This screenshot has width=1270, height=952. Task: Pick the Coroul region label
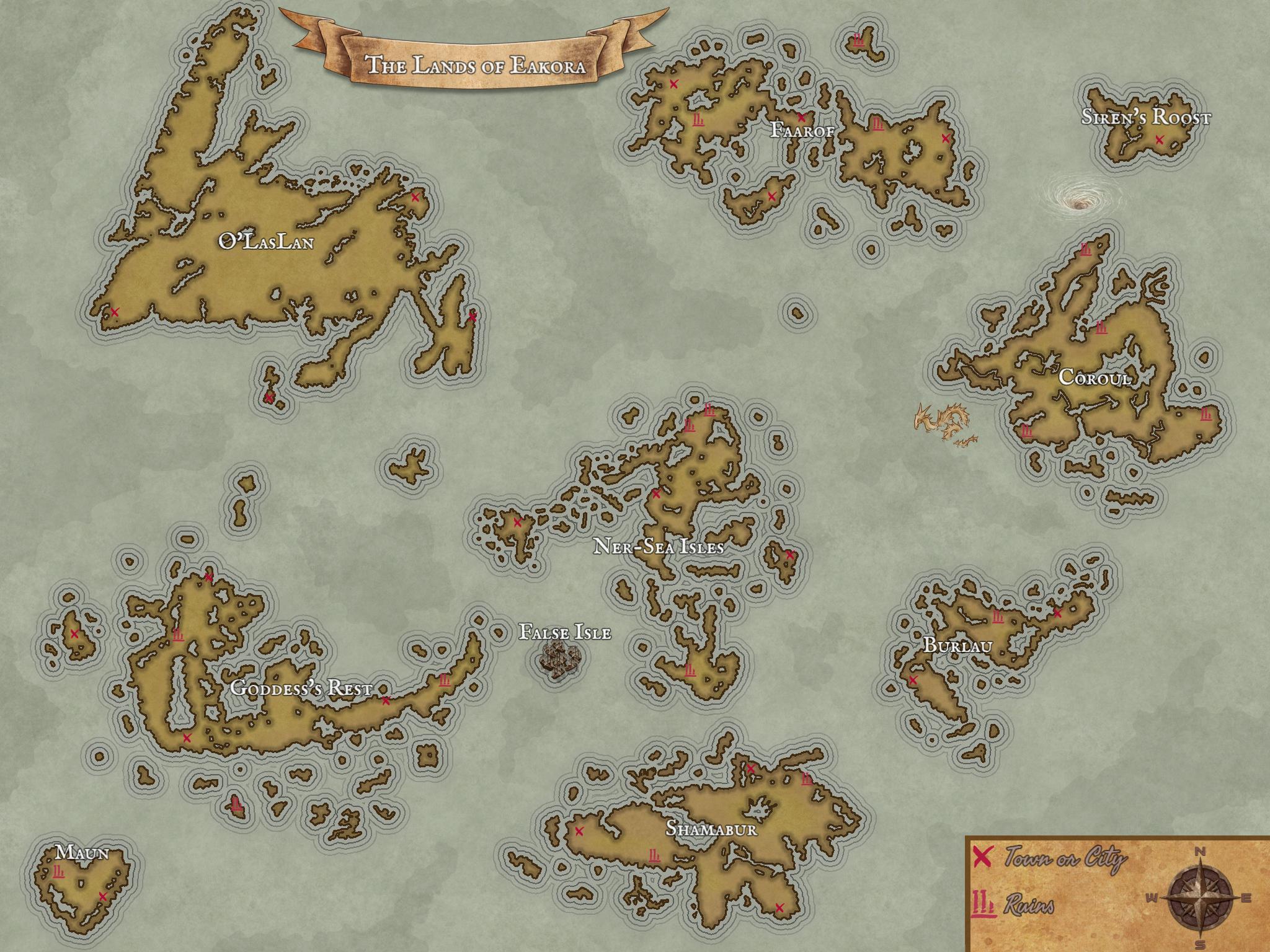tap(1095, 377)
